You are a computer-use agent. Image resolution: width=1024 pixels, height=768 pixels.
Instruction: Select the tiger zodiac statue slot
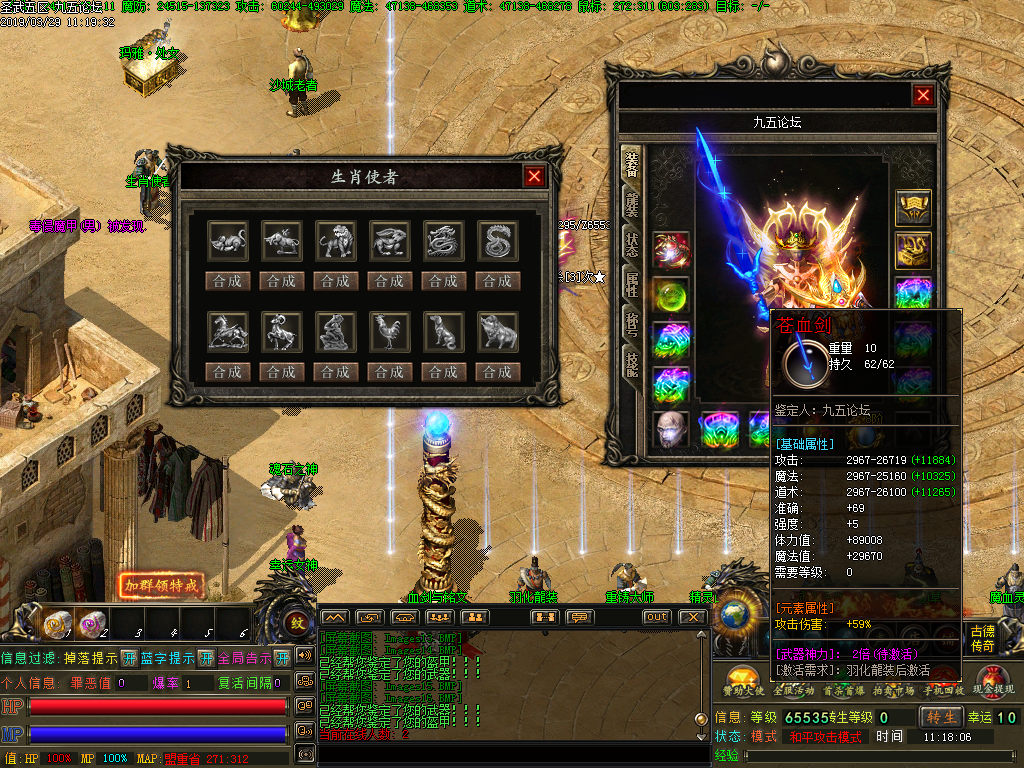pos(335,241)
